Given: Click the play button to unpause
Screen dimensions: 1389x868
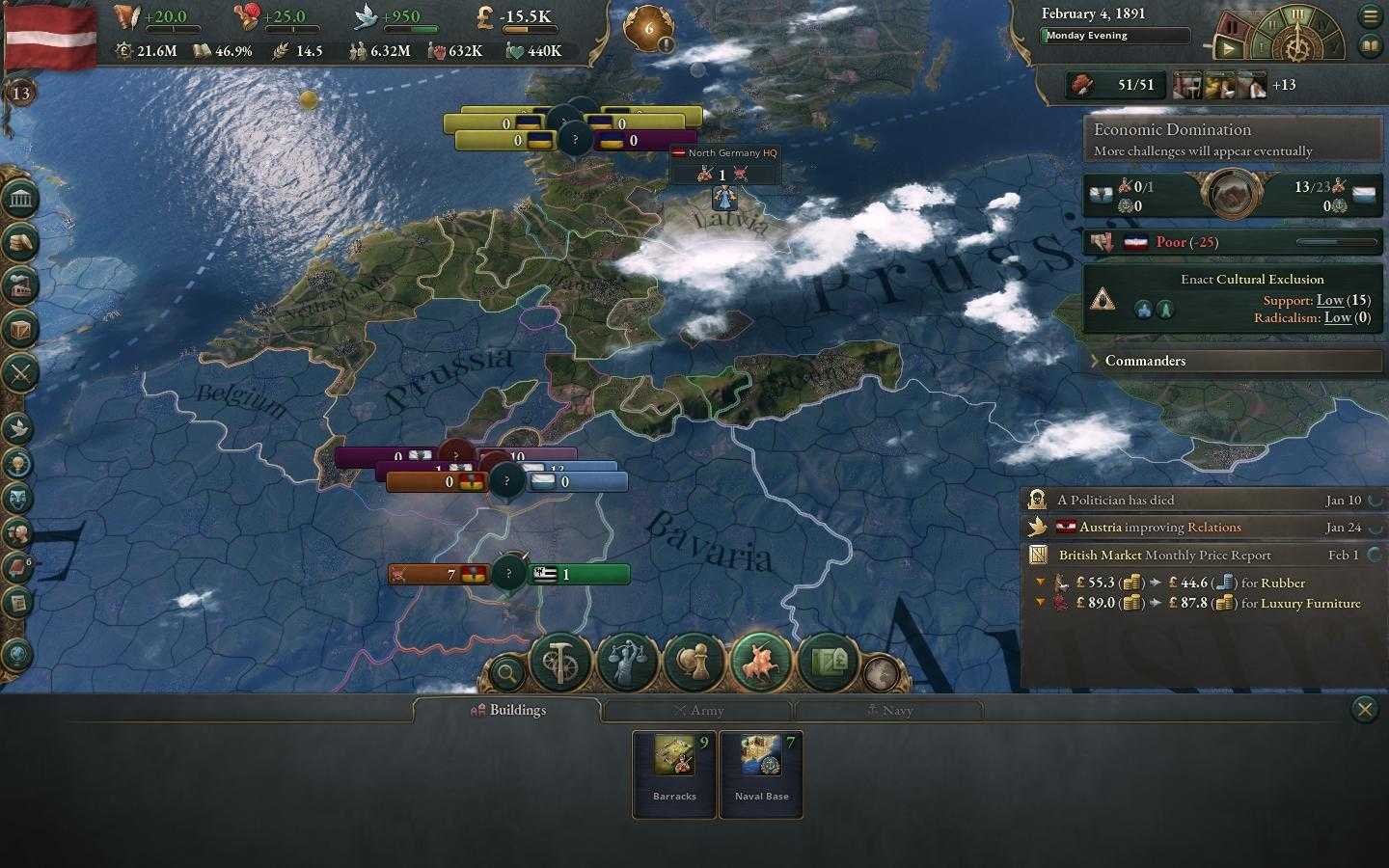Looking at the screenshot, I should point(1228,46).
